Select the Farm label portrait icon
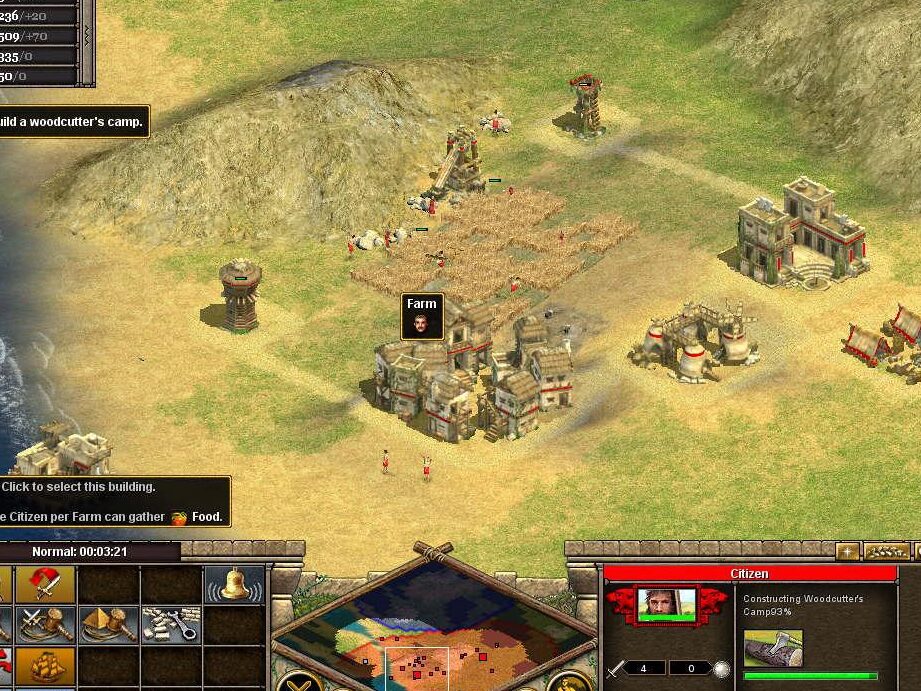The image size is (921, 691). click(422, 324)
